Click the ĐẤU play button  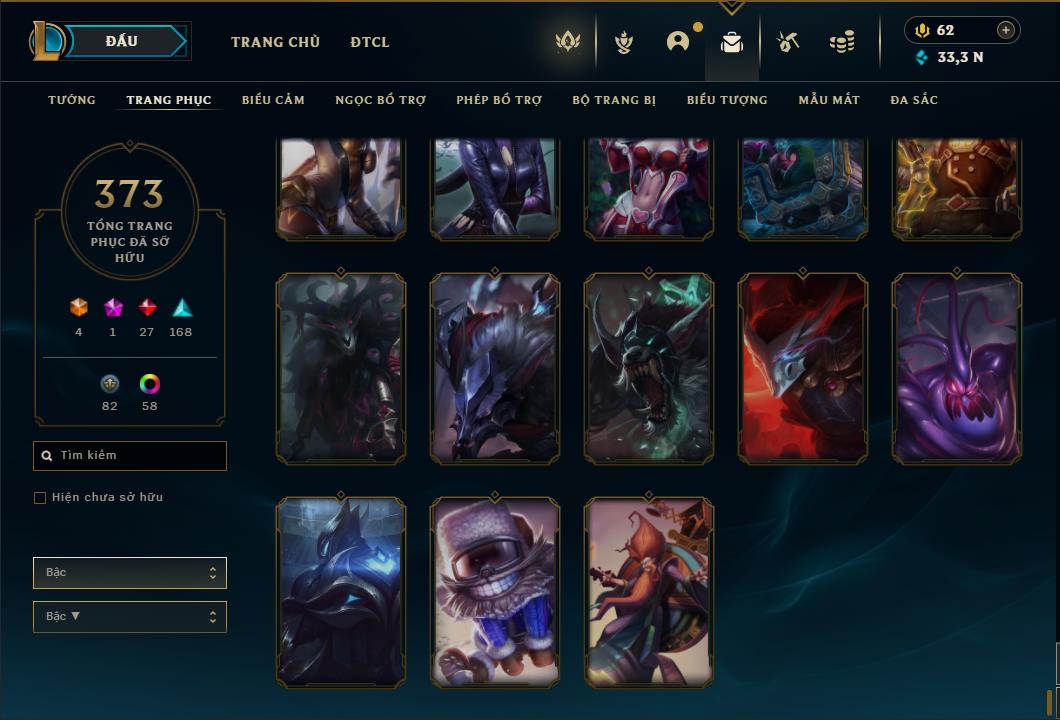point(122,41)
